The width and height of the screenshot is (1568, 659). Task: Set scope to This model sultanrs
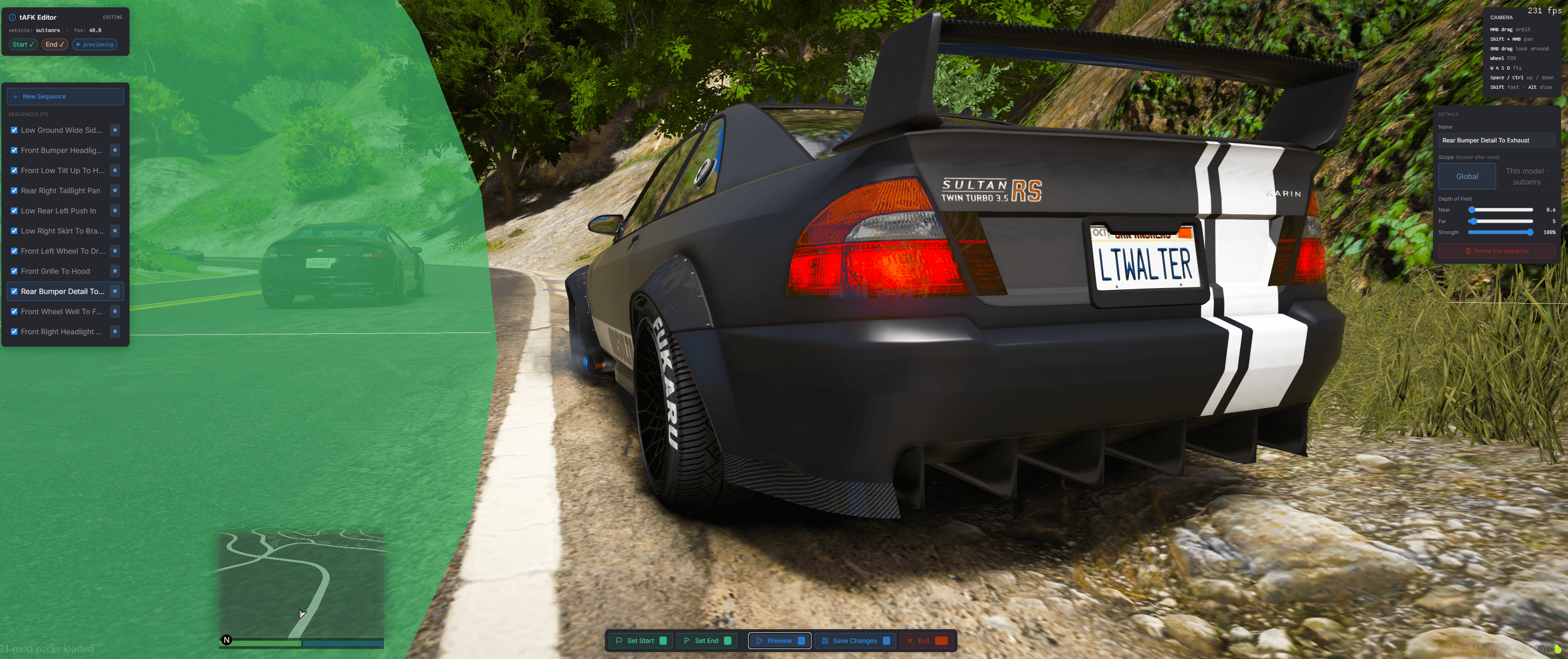1526,177
